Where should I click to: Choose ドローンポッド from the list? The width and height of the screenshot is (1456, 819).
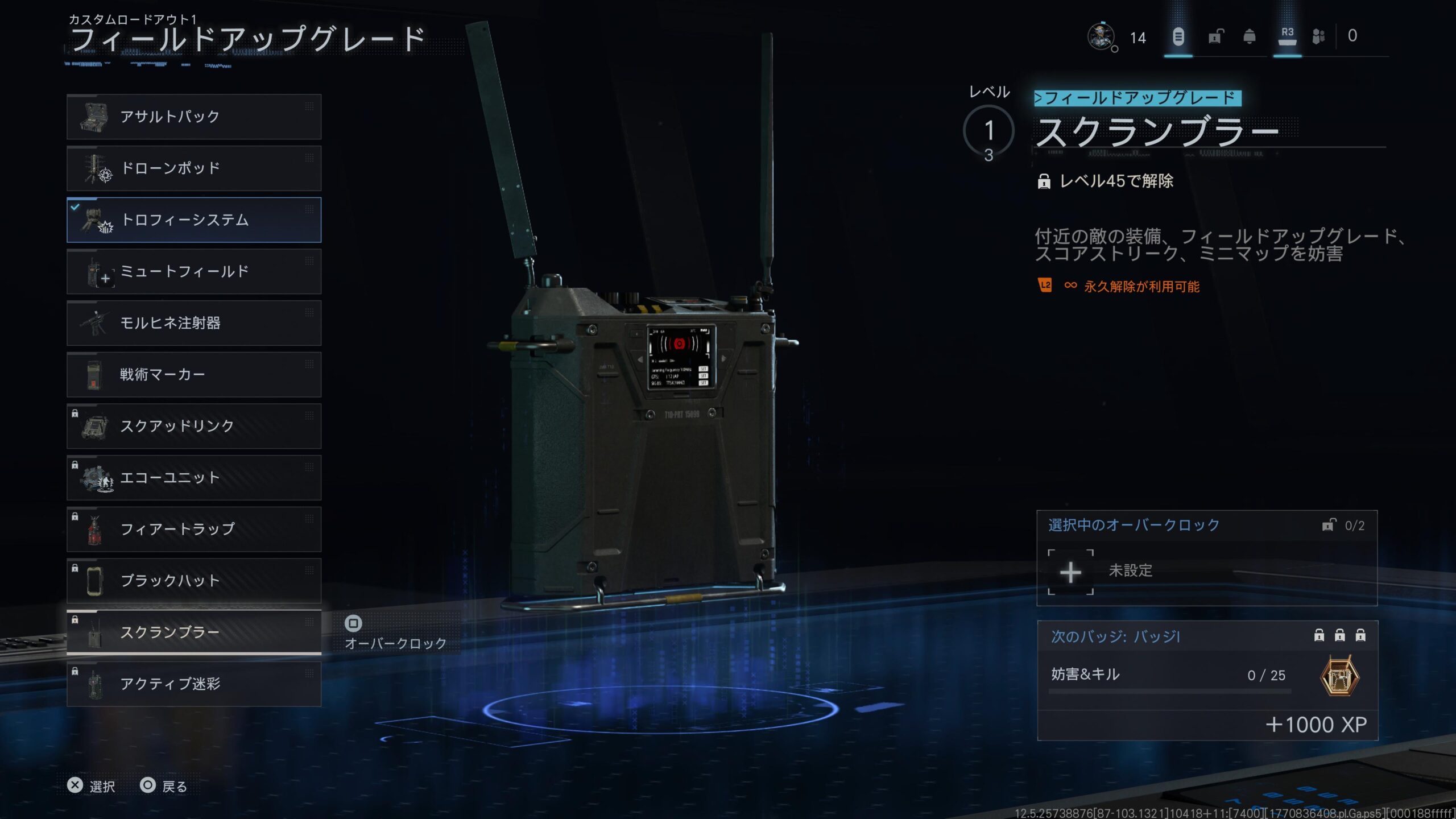193,168
